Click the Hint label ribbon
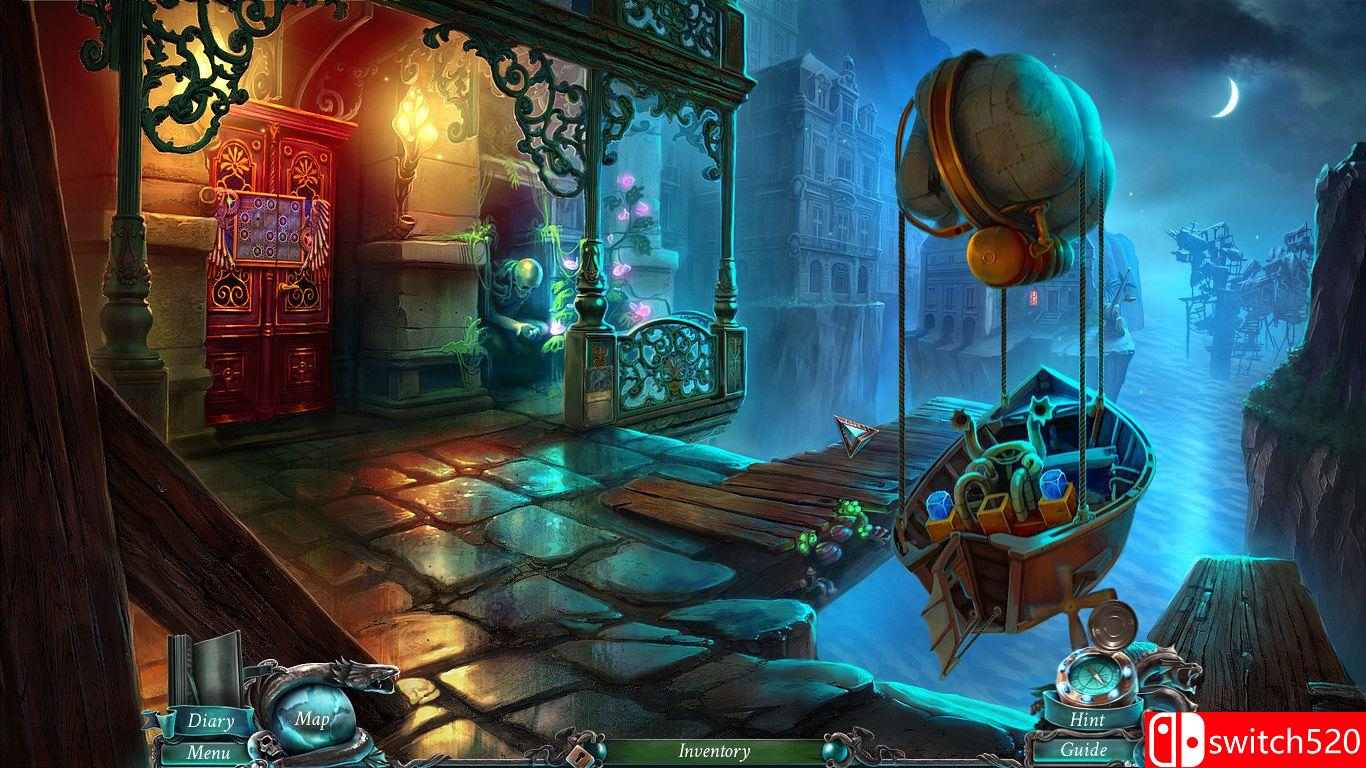Viewport: 1366px width, 768px height. tap(1088, 720)
